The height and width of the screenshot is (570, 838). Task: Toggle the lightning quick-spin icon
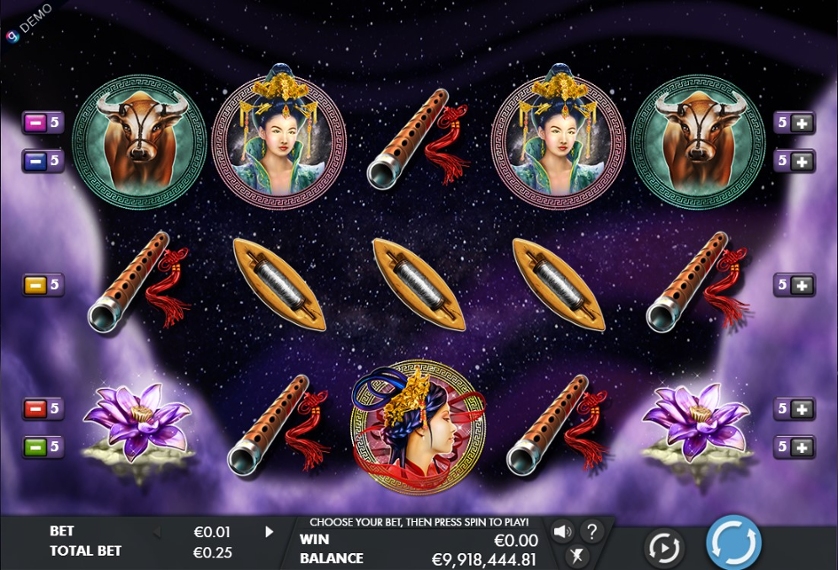click(575, 556)
